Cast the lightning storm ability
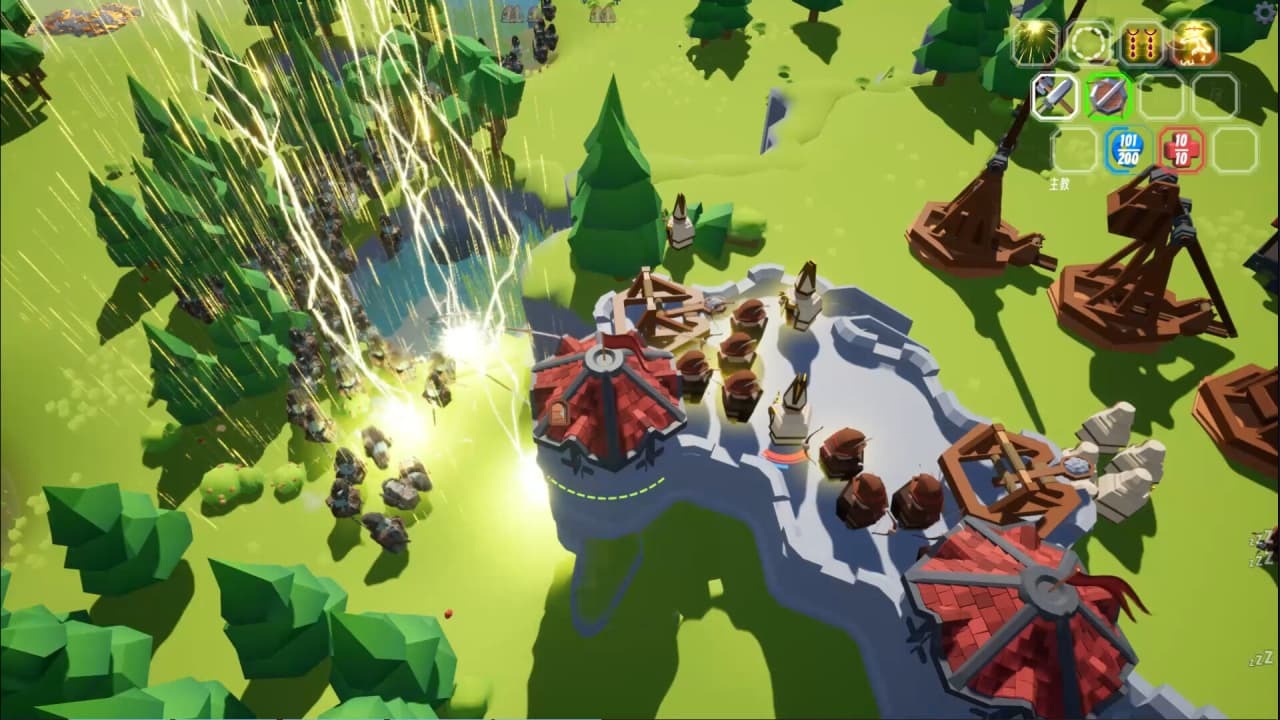Screen dimensions: 1280x720 pyautogui.click(x=1034, y=42)
